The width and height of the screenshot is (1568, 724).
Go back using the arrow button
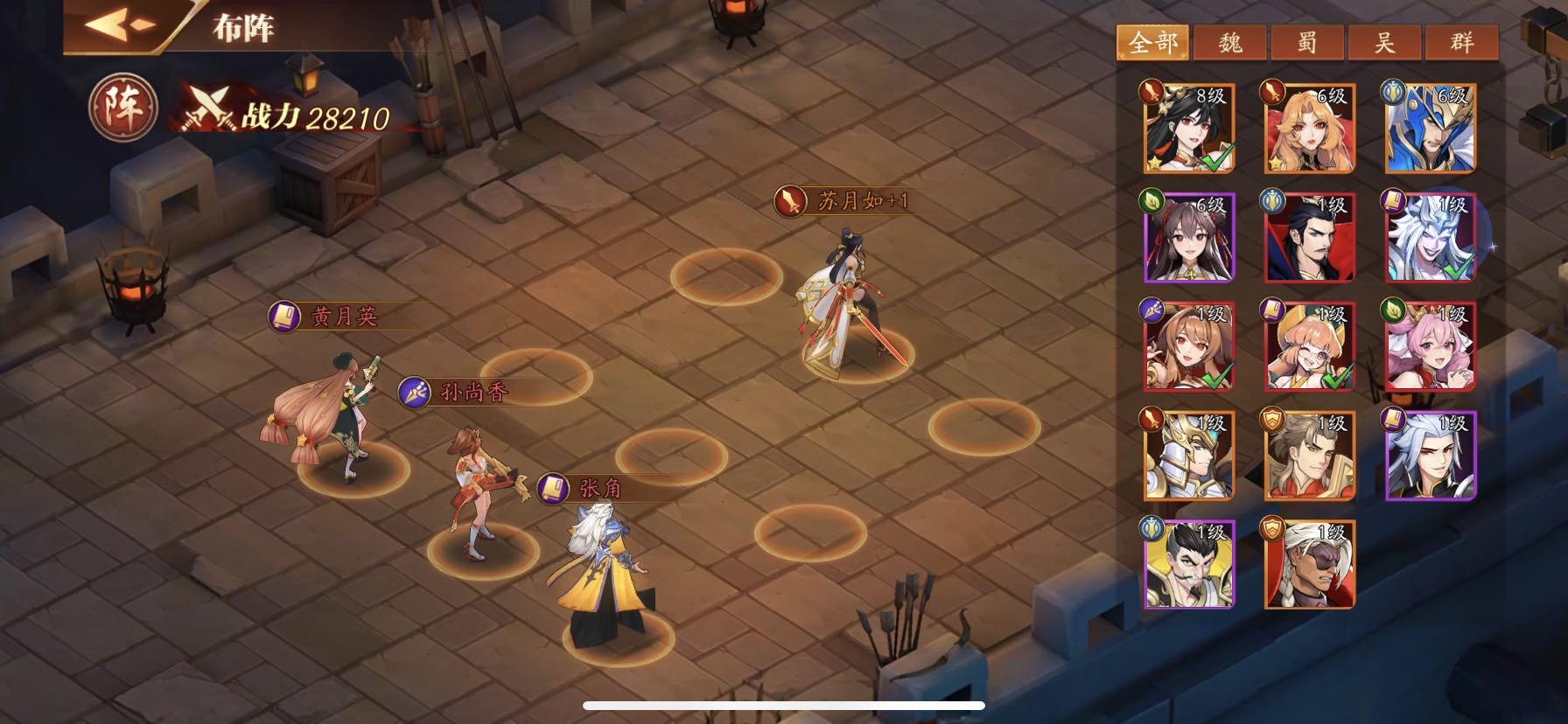[x=121, y=24]
